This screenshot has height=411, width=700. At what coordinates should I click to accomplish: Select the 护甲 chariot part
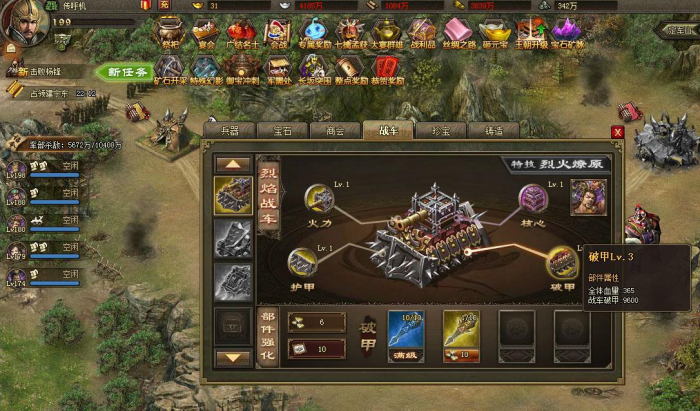(x=302, y=262)
